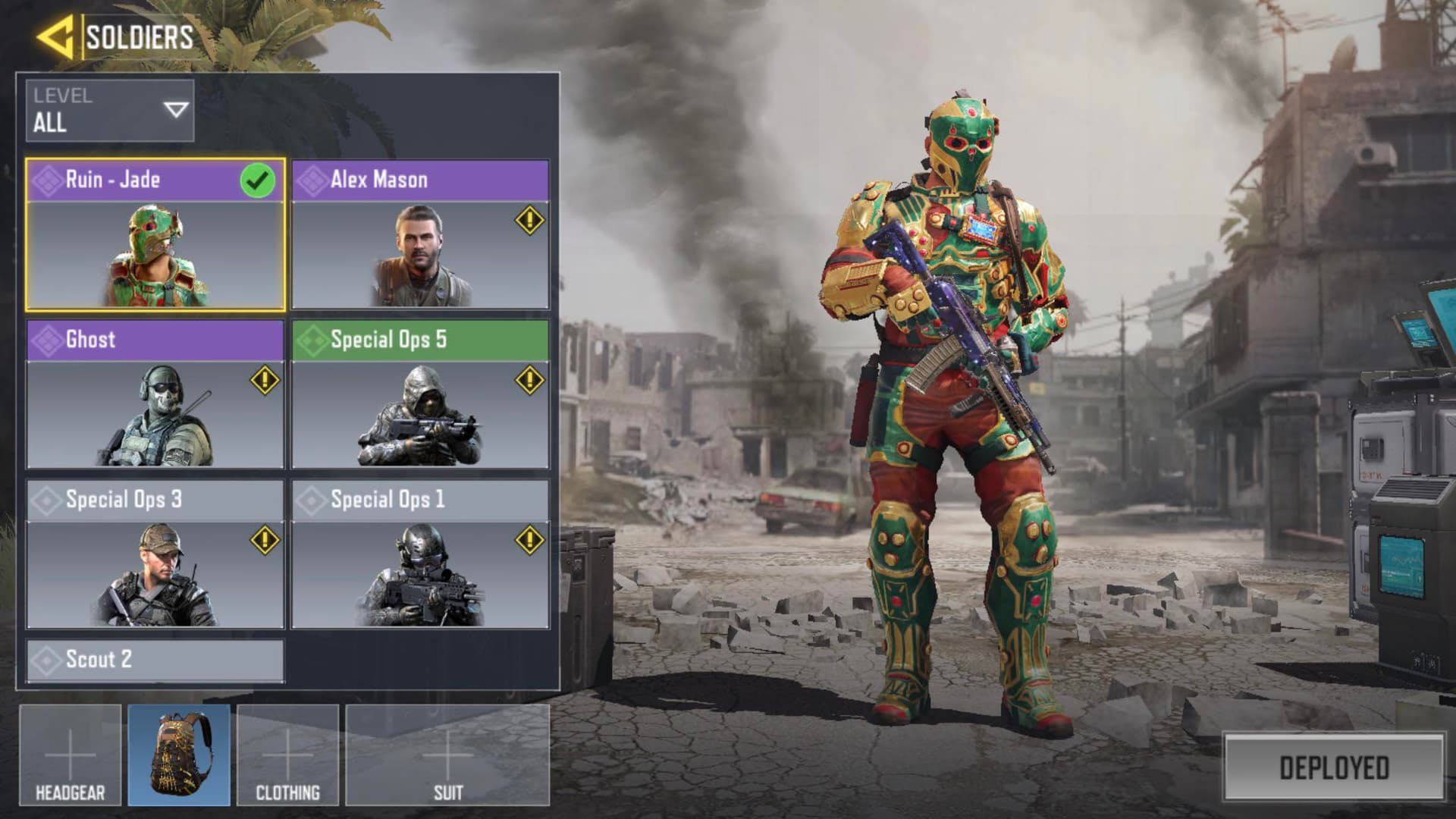1456x819 pixels.
Task: Select the Special Ops 1 soldier
Action: point(420,554)
